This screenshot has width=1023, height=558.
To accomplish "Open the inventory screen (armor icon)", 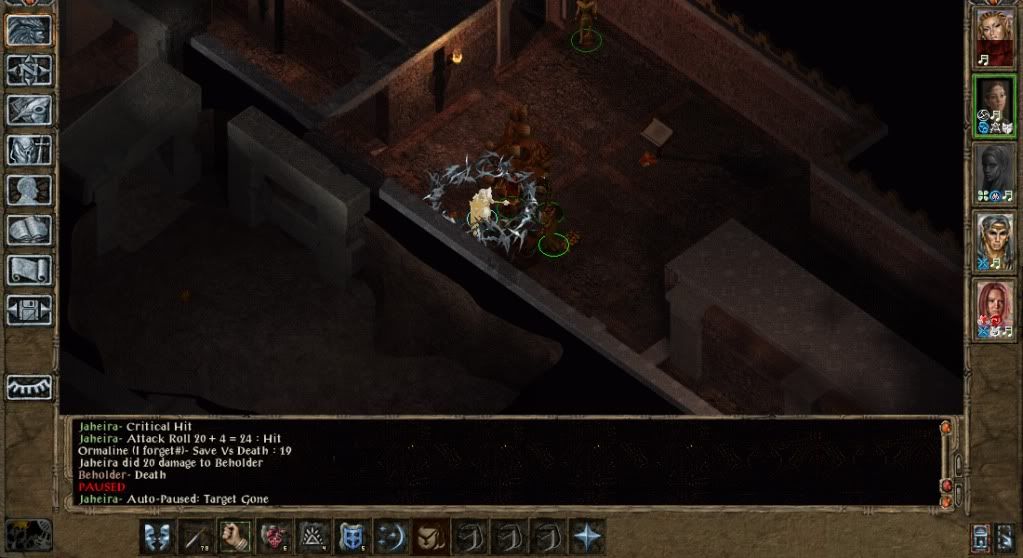I will click(x=29, y=150).
